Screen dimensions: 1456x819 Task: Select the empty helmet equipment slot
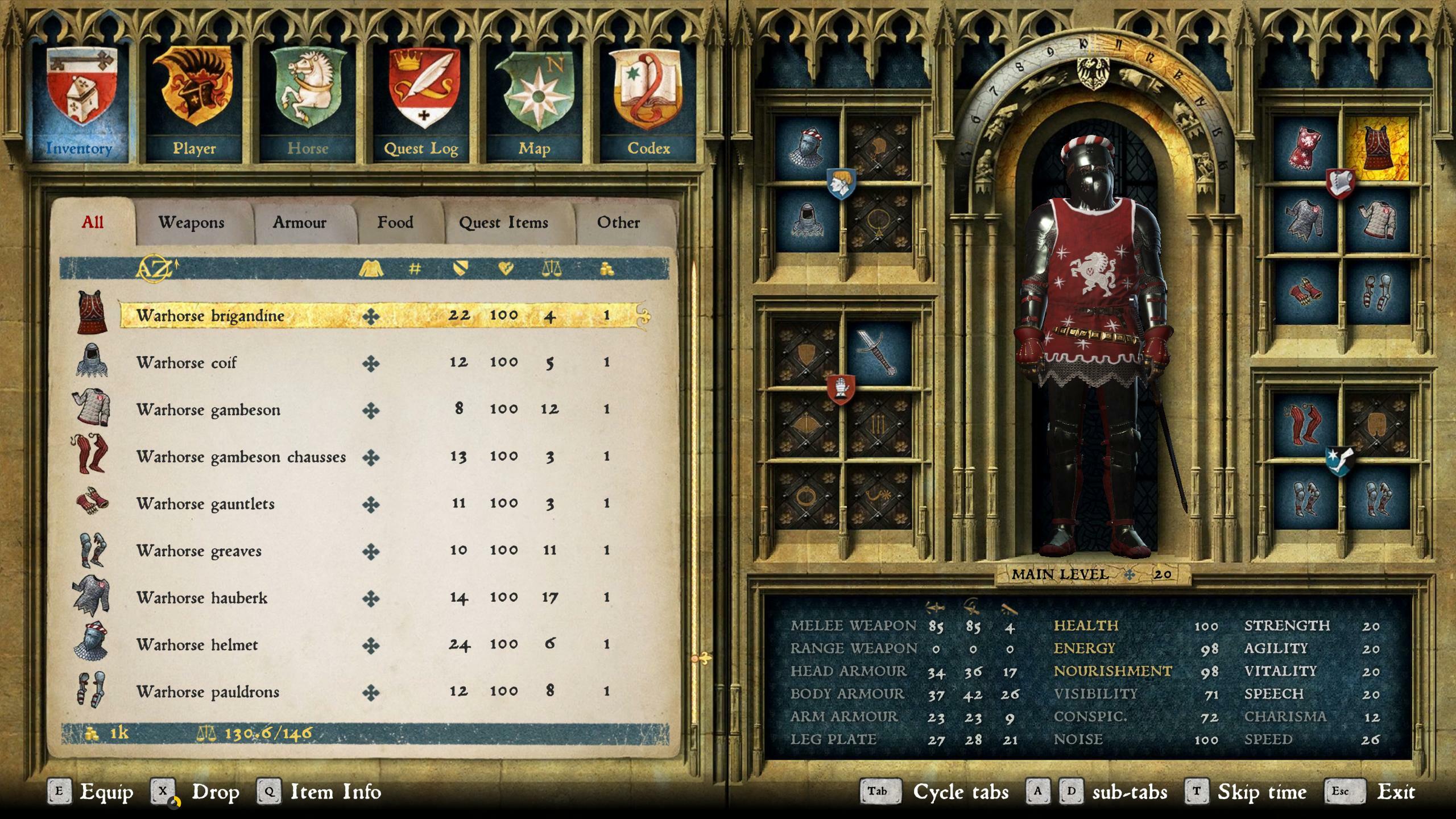tap(880, 147)
